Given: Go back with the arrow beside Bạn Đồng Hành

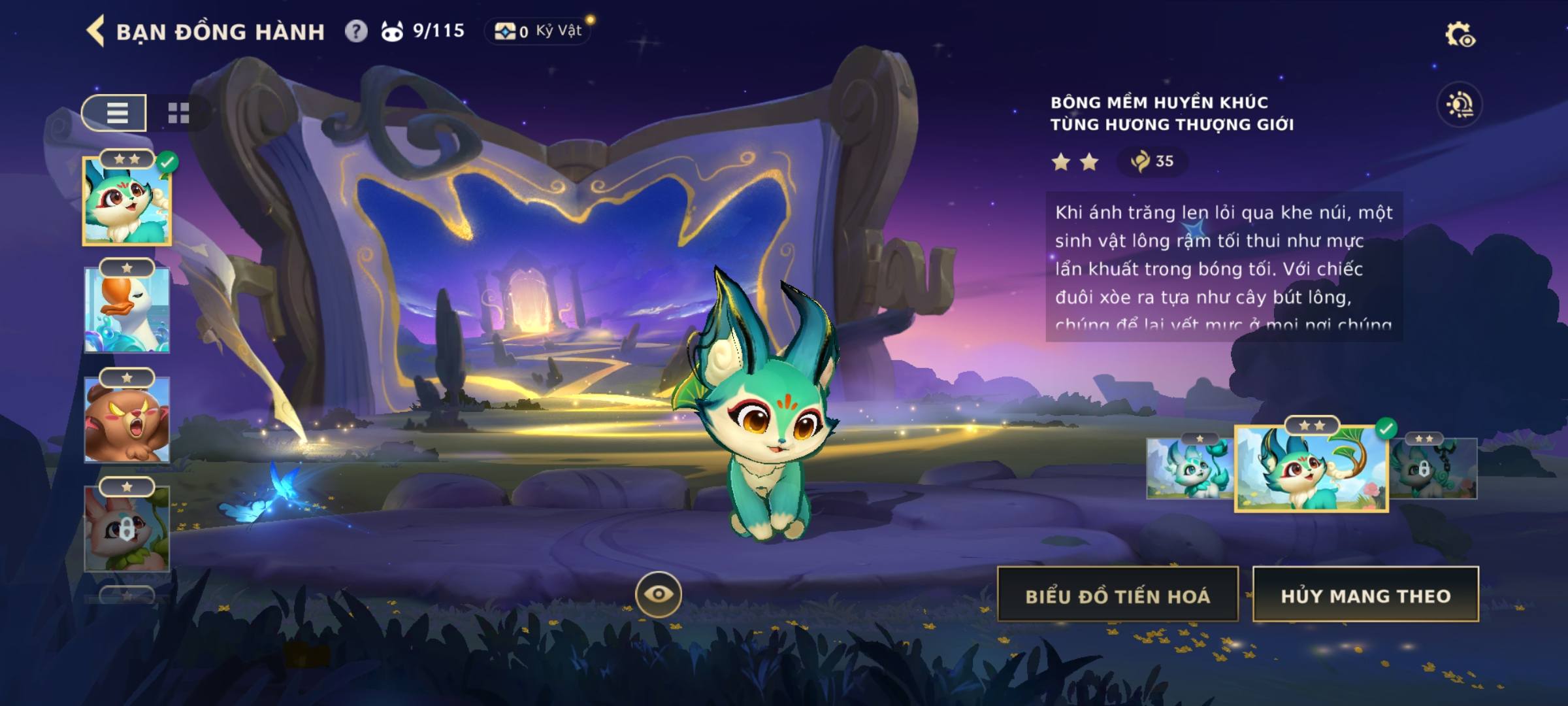Looking at the screenshot, I should click(x=96, y=31).
